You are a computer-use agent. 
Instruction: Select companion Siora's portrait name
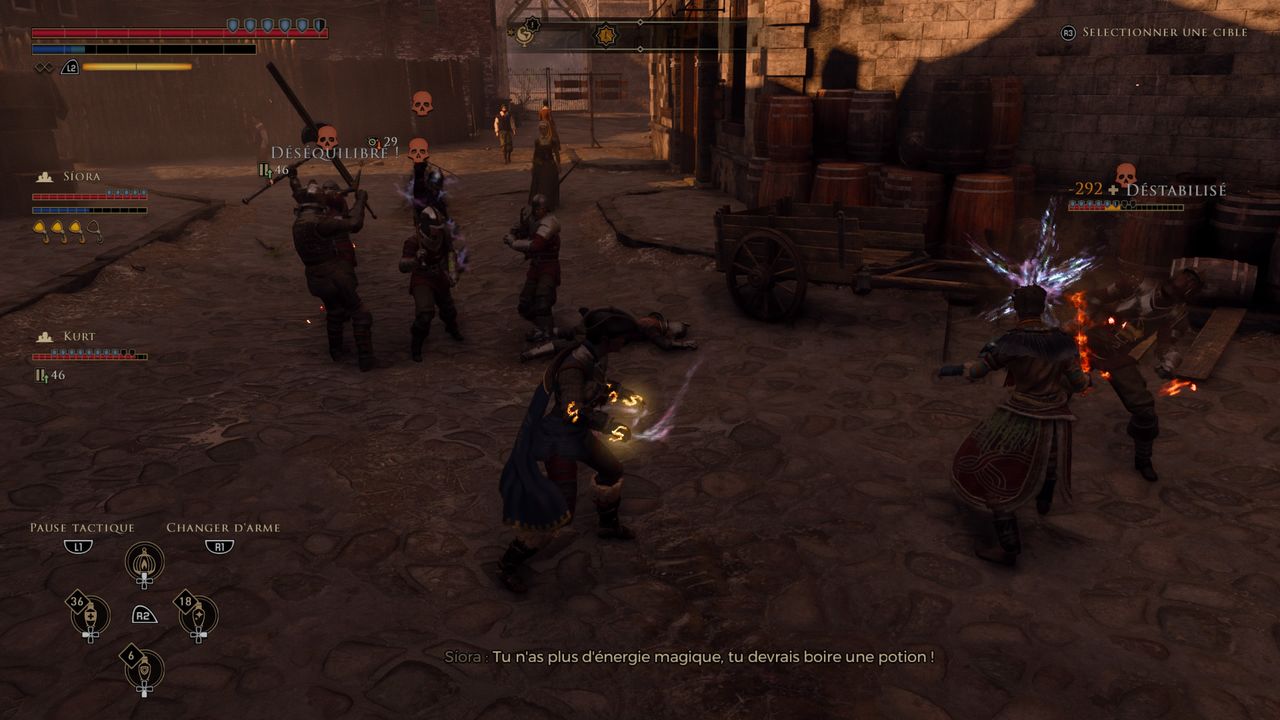click(81, 177)
